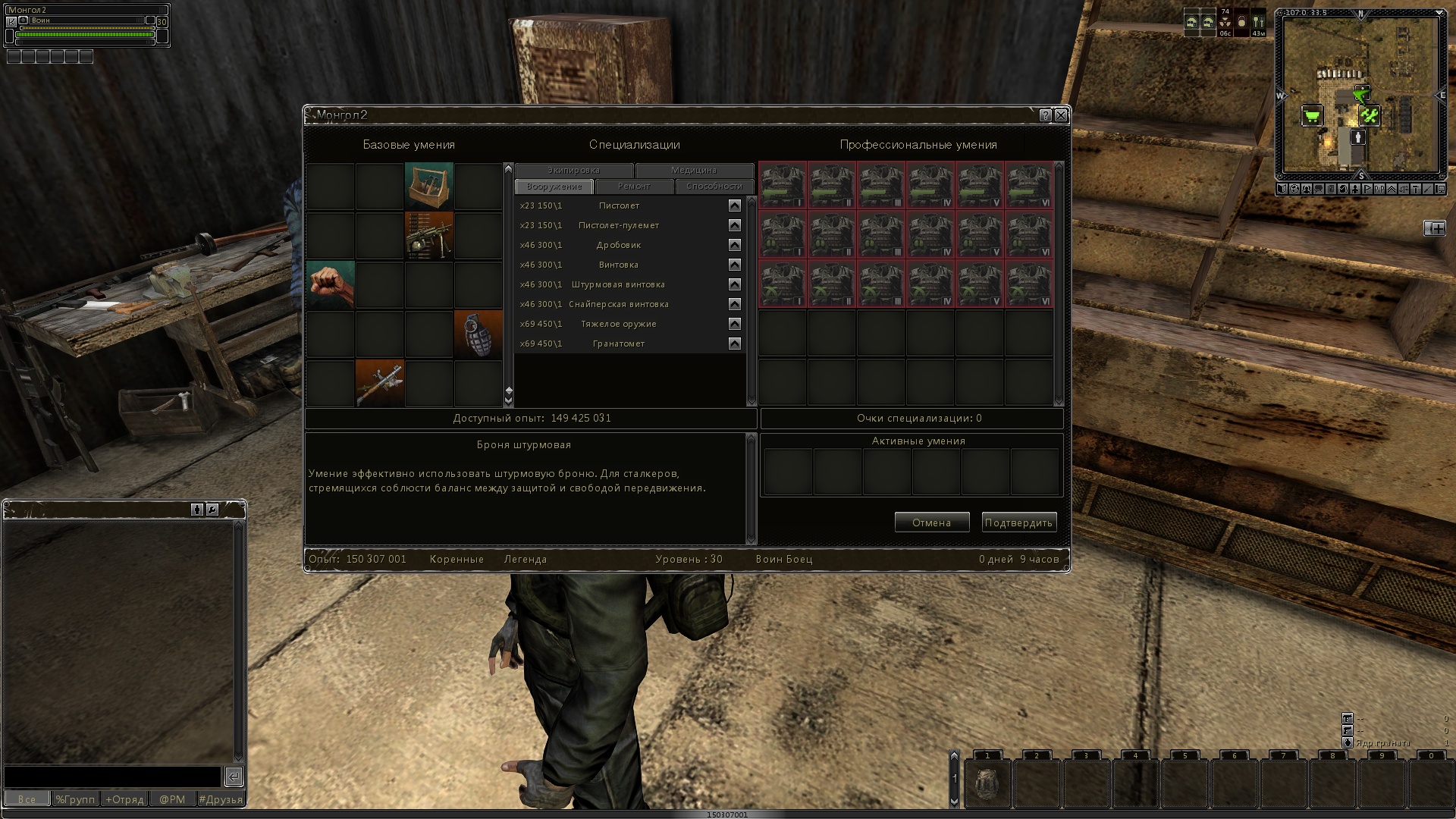Click the chat message input field
1456x819 pixels.
pos(112,777)
